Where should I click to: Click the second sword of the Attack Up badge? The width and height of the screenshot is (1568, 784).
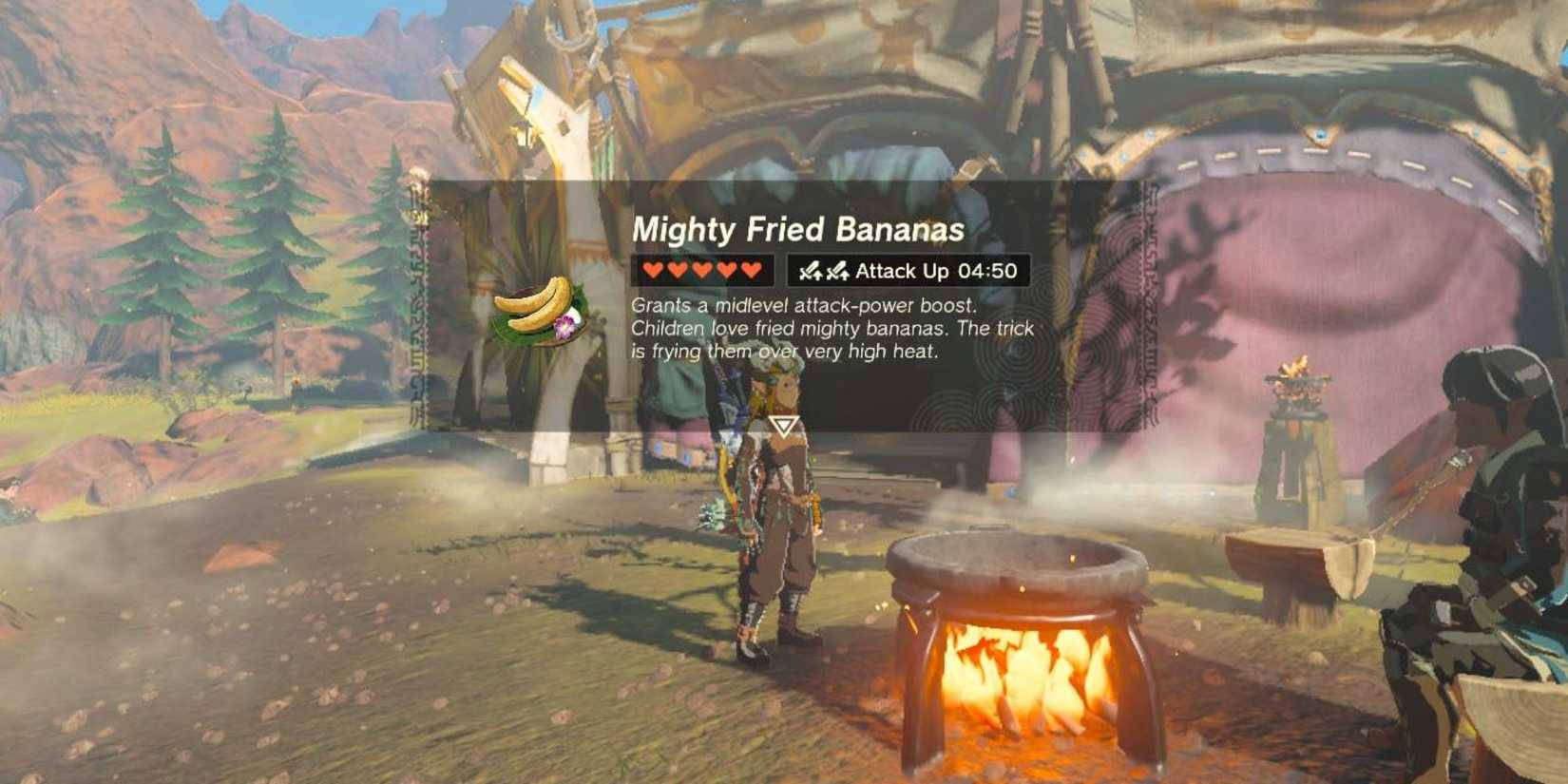838,271
